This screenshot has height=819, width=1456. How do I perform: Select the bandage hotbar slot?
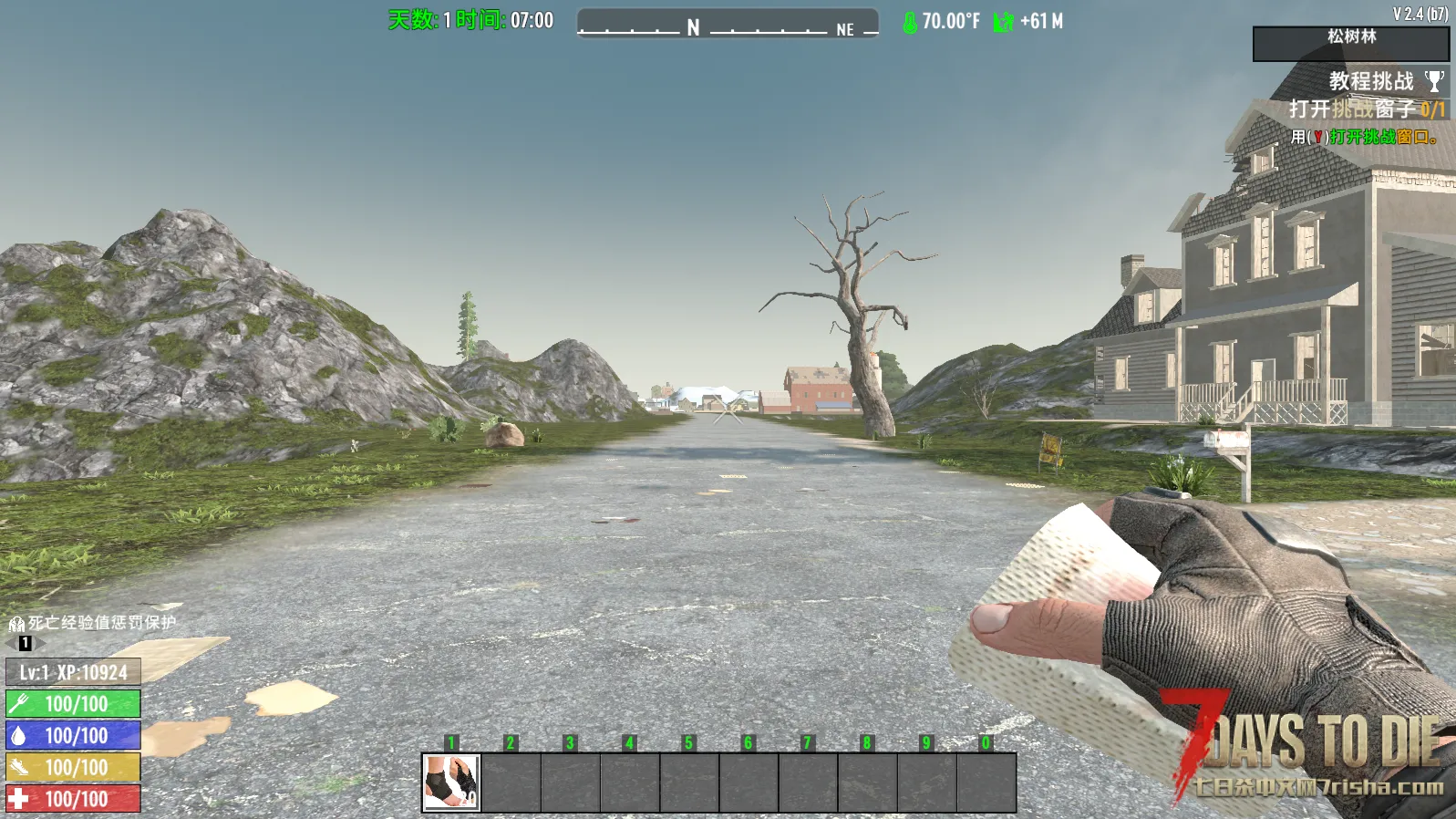point(451,782)
